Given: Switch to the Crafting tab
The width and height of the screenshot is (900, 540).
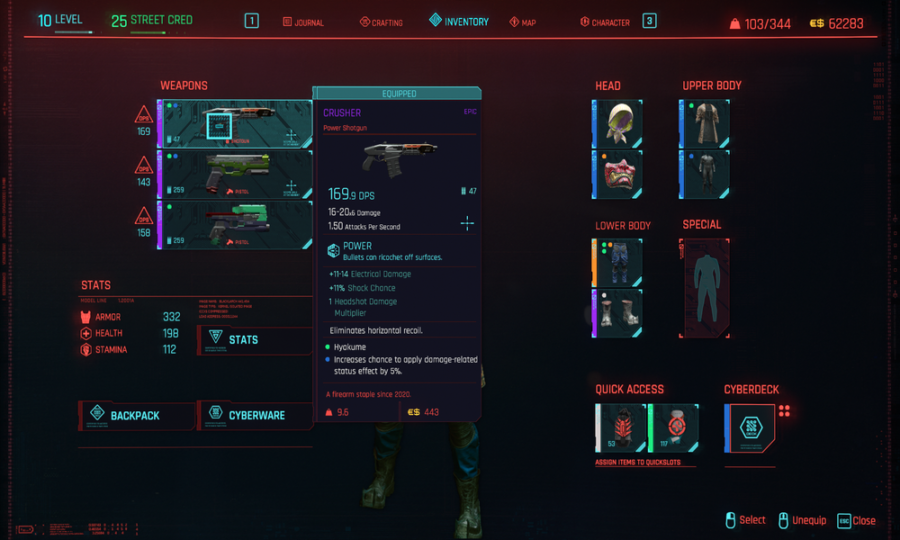Looking at the screenshot, I should pos(381,22).
